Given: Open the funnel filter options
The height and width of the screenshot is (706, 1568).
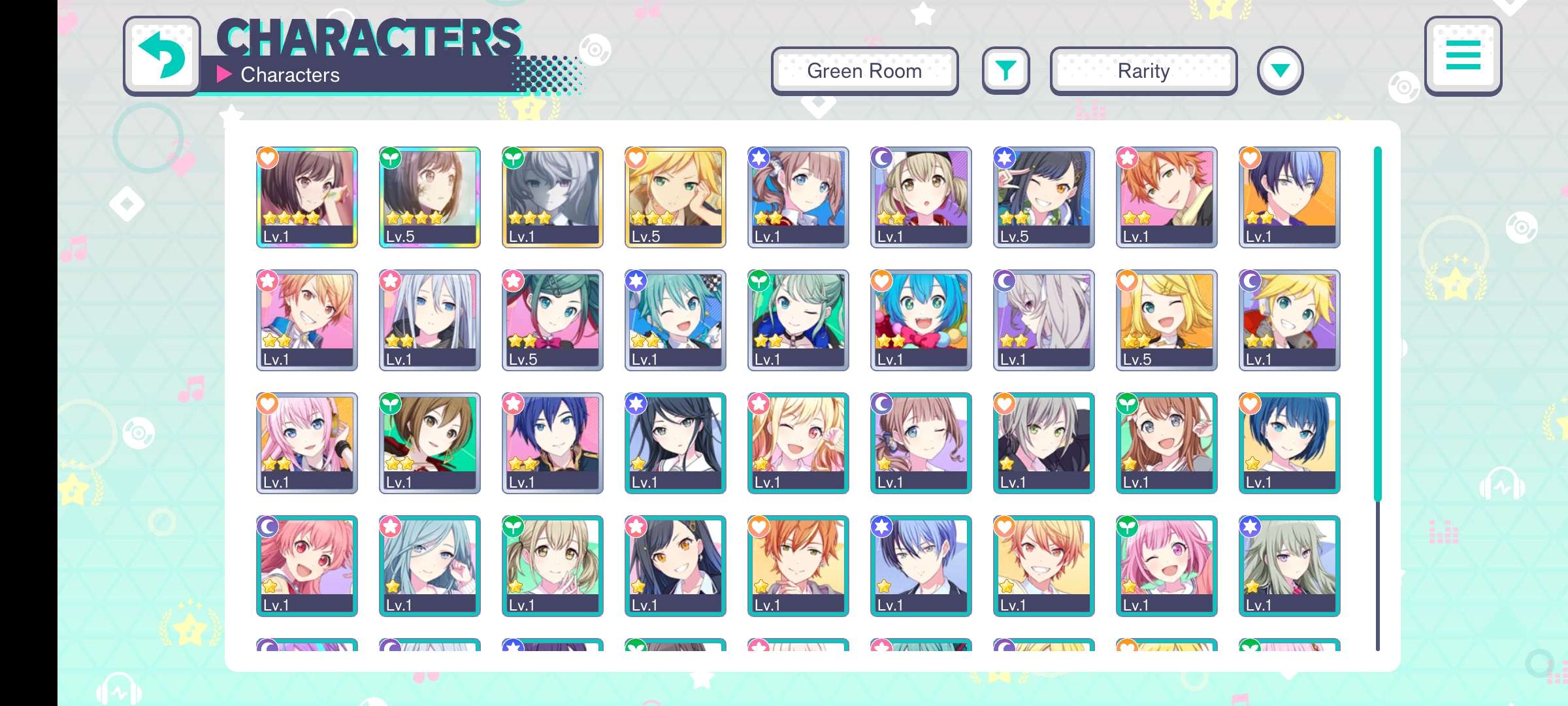Looking at the screenshot, I should tap(1005, 71).
